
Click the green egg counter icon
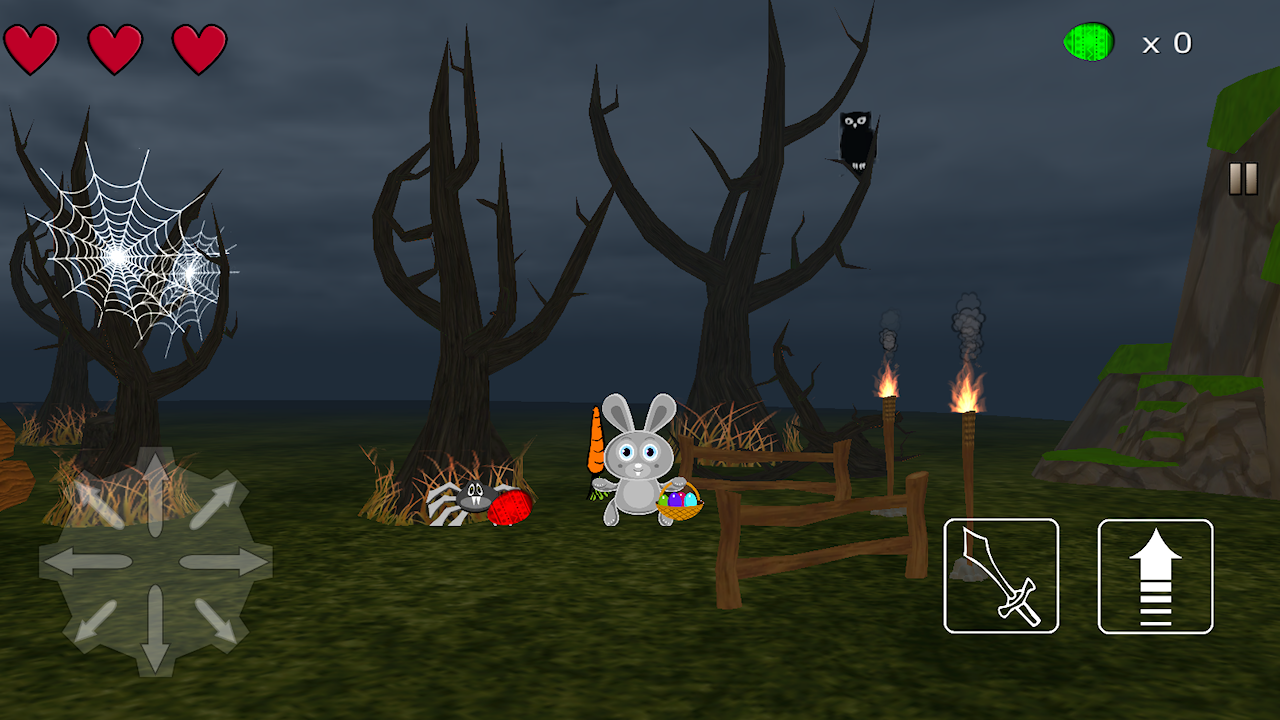(x=1089, y=43)
